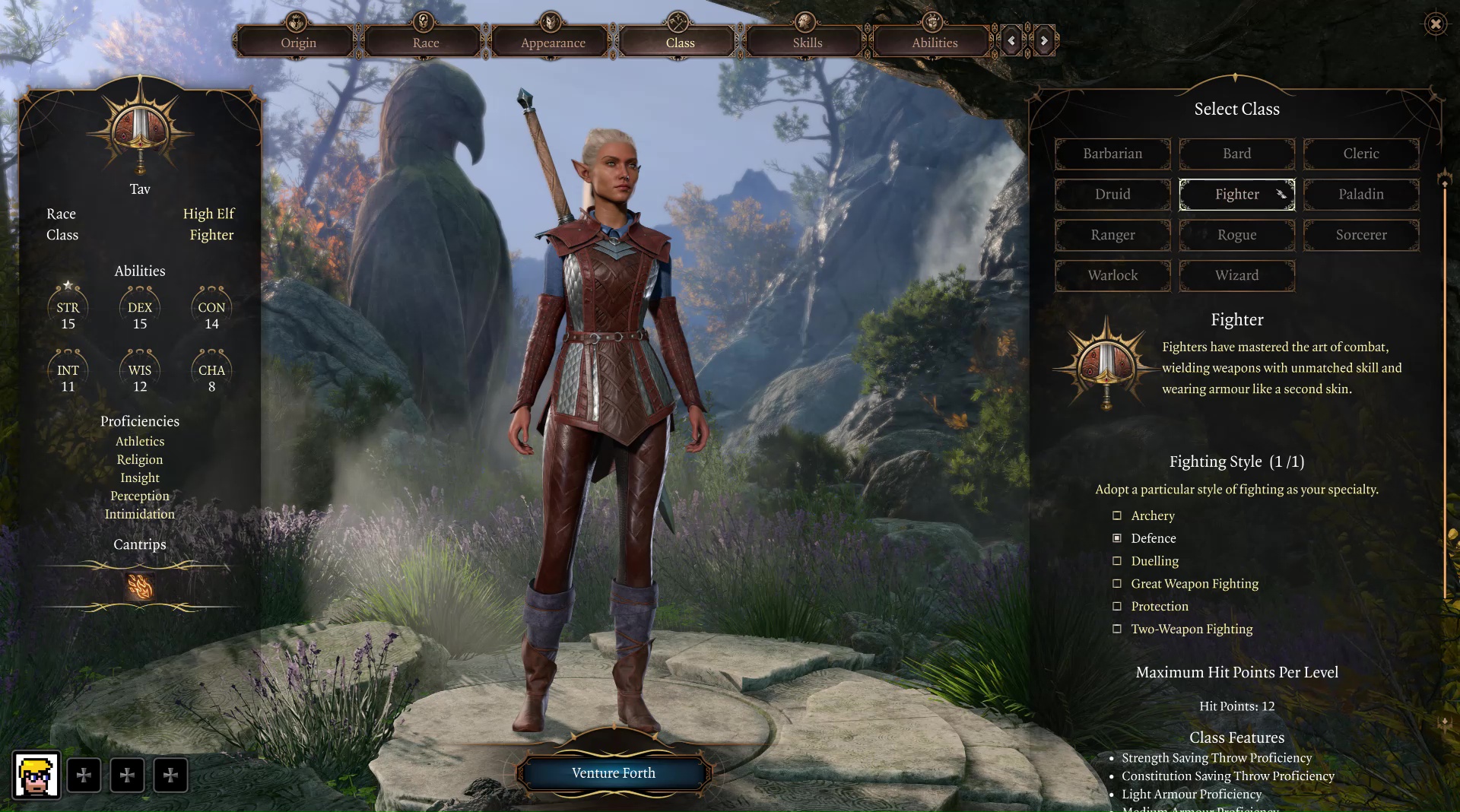The width and height of the screenshot is (1460, 812).
Task: Click the previous tab arrow
Action: tap(1011, 41)
